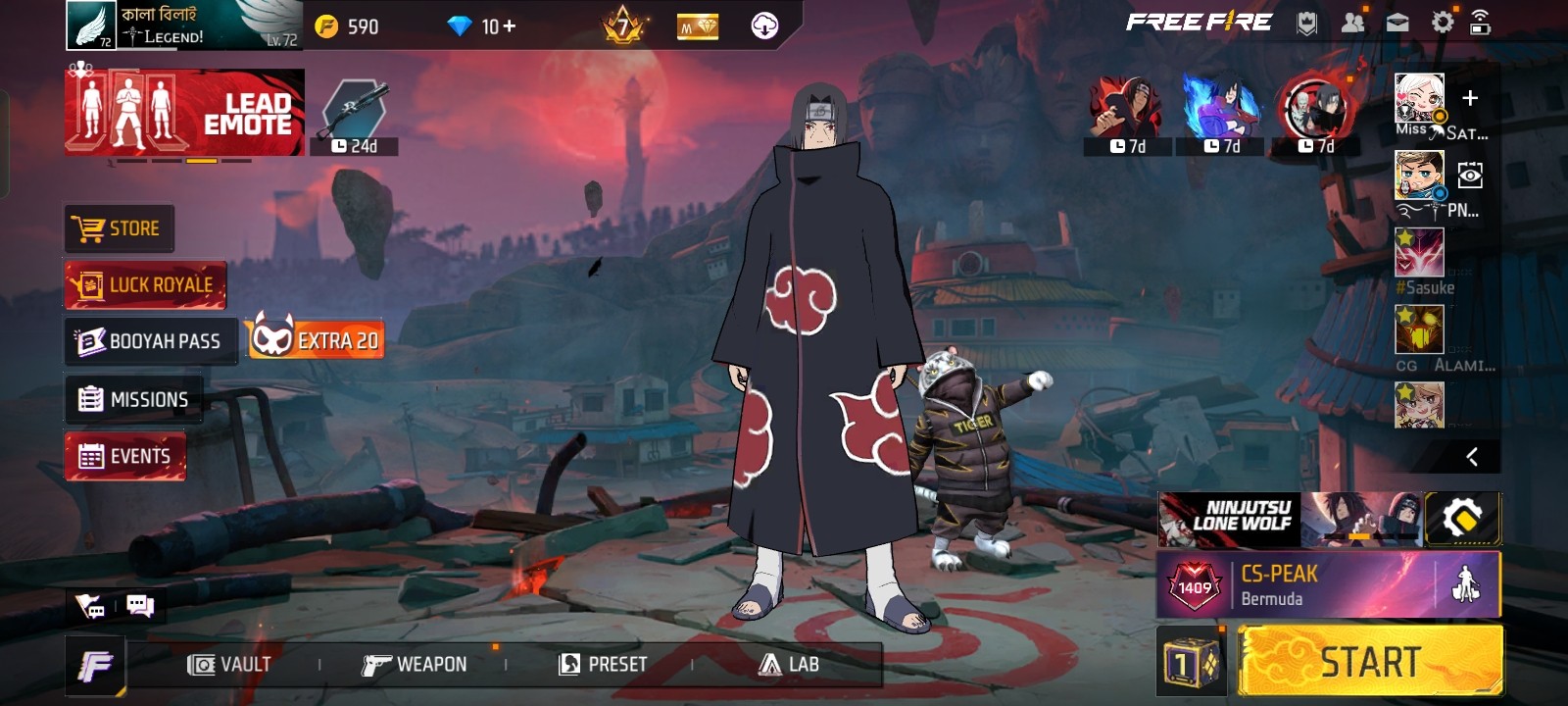The height and width of the screenshot is (706, 1568).
Task: Collapse the friends list with the arrow
Action: click(1471, 457)
